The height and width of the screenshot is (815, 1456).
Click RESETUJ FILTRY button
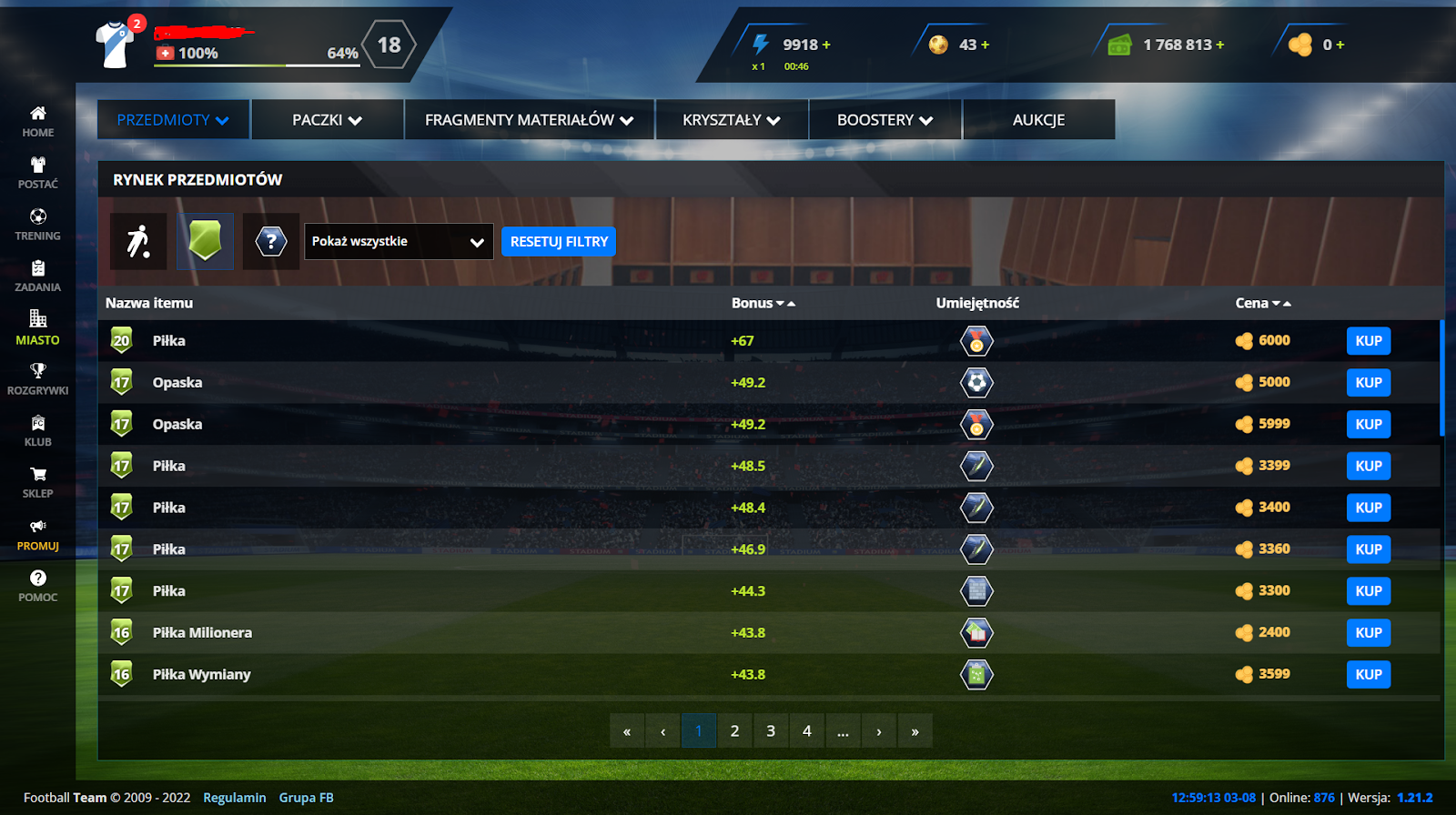coord(559,242)
